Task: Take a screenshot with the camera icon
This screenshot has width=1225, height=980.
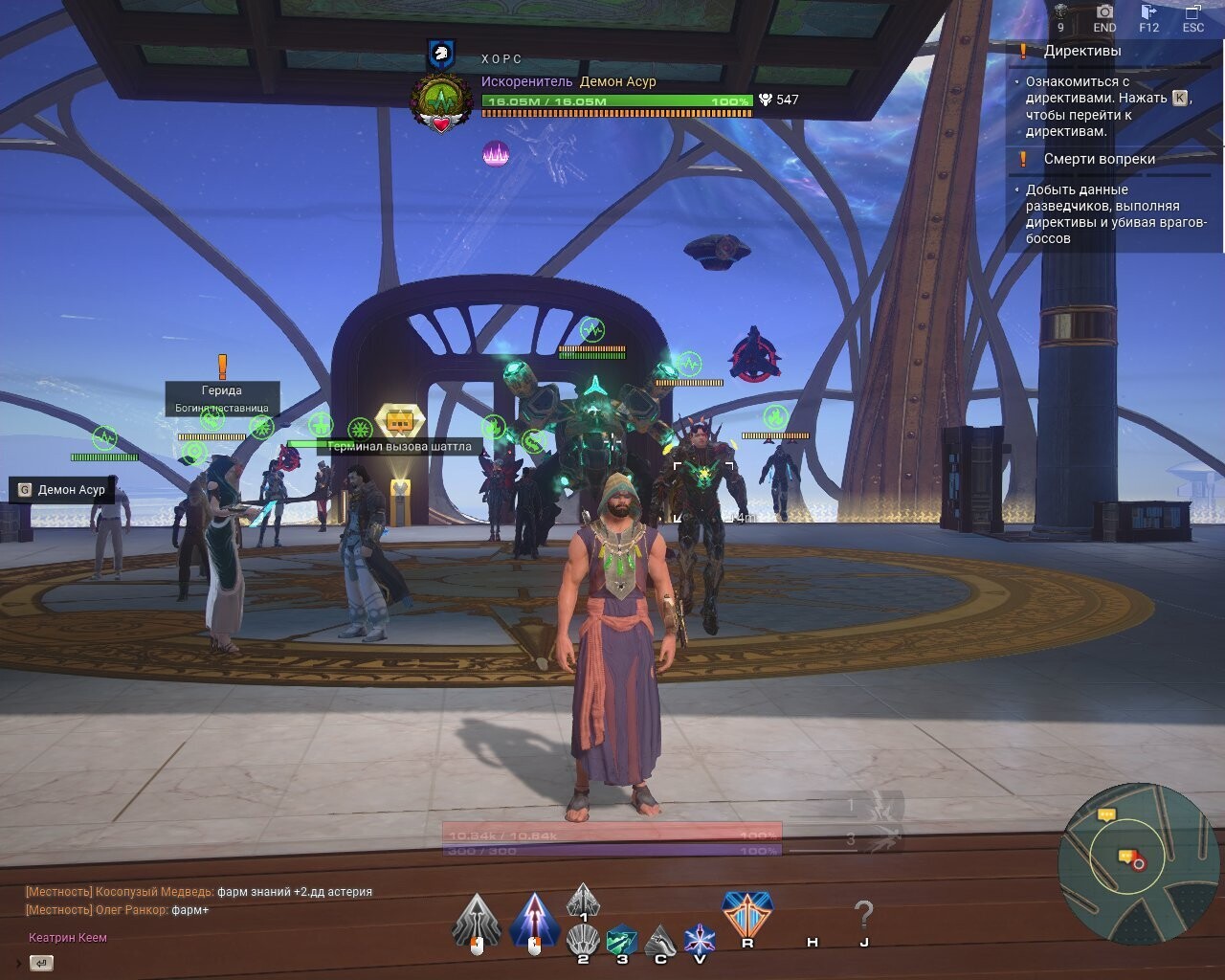Action: coord(1104,12)
